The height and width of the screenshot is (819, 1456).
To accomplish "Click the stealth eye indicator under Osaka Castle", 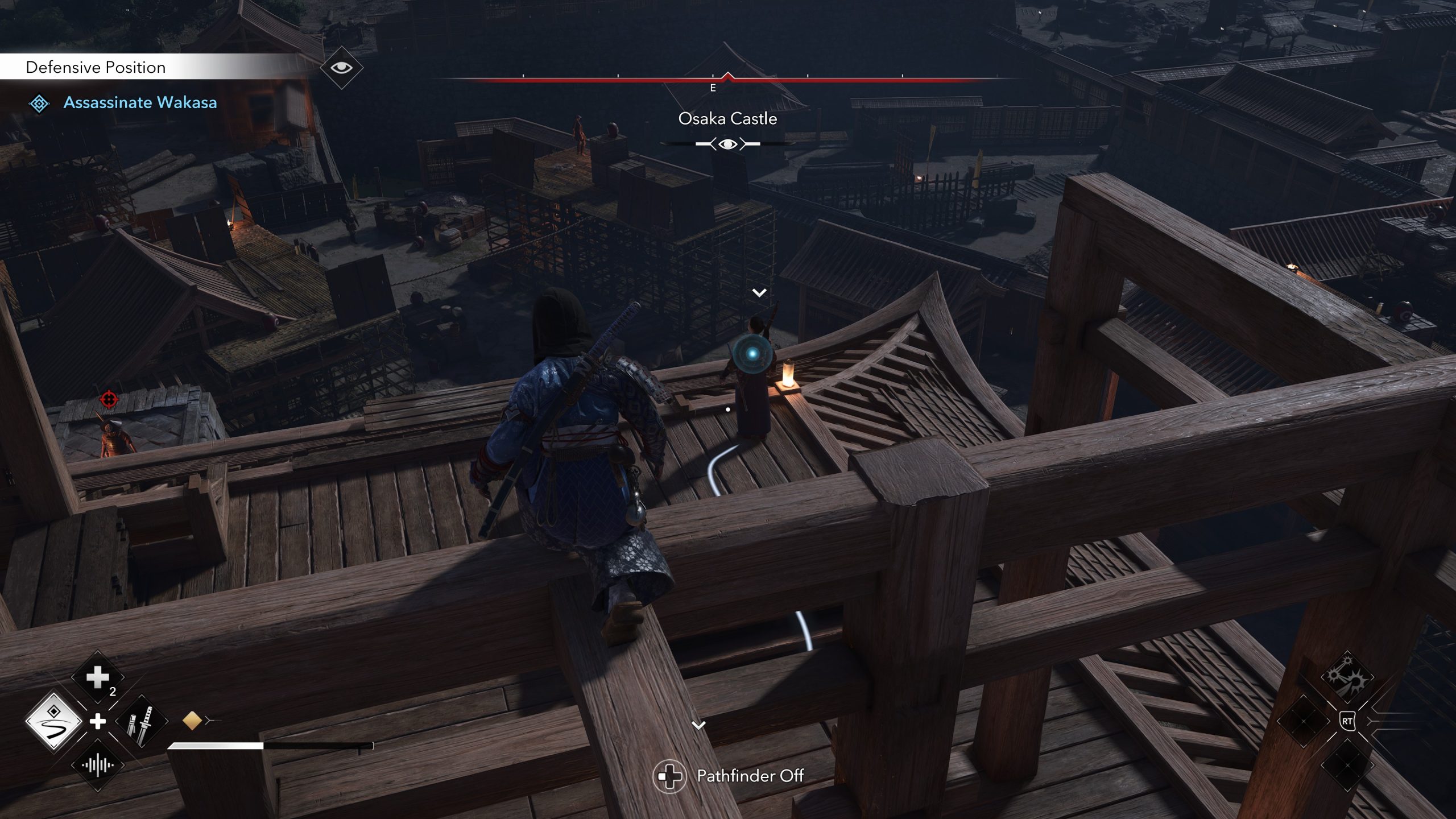I will coord(727,144).
